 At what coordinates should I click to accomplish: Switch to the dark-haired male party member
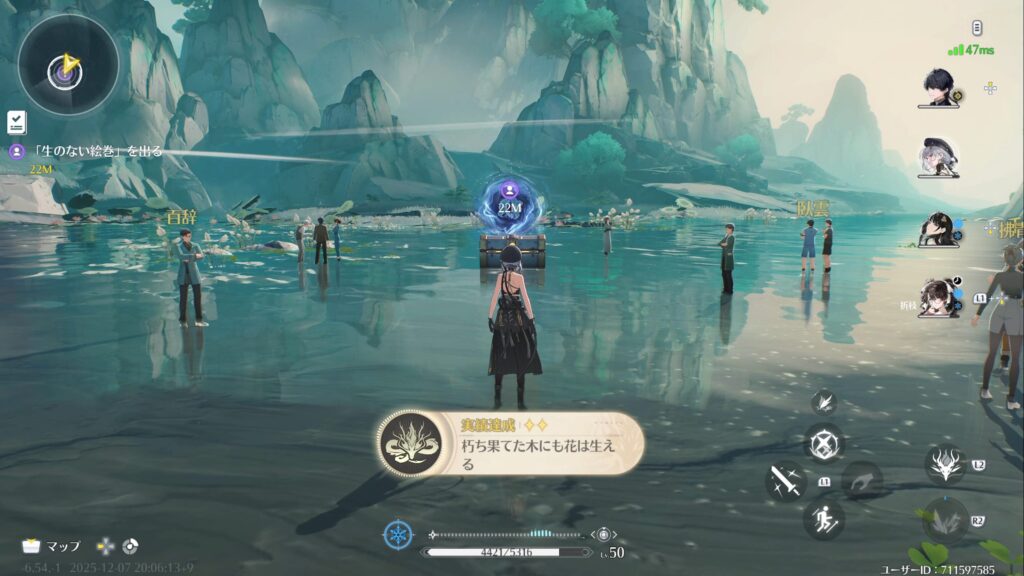[x=940, y=88]
